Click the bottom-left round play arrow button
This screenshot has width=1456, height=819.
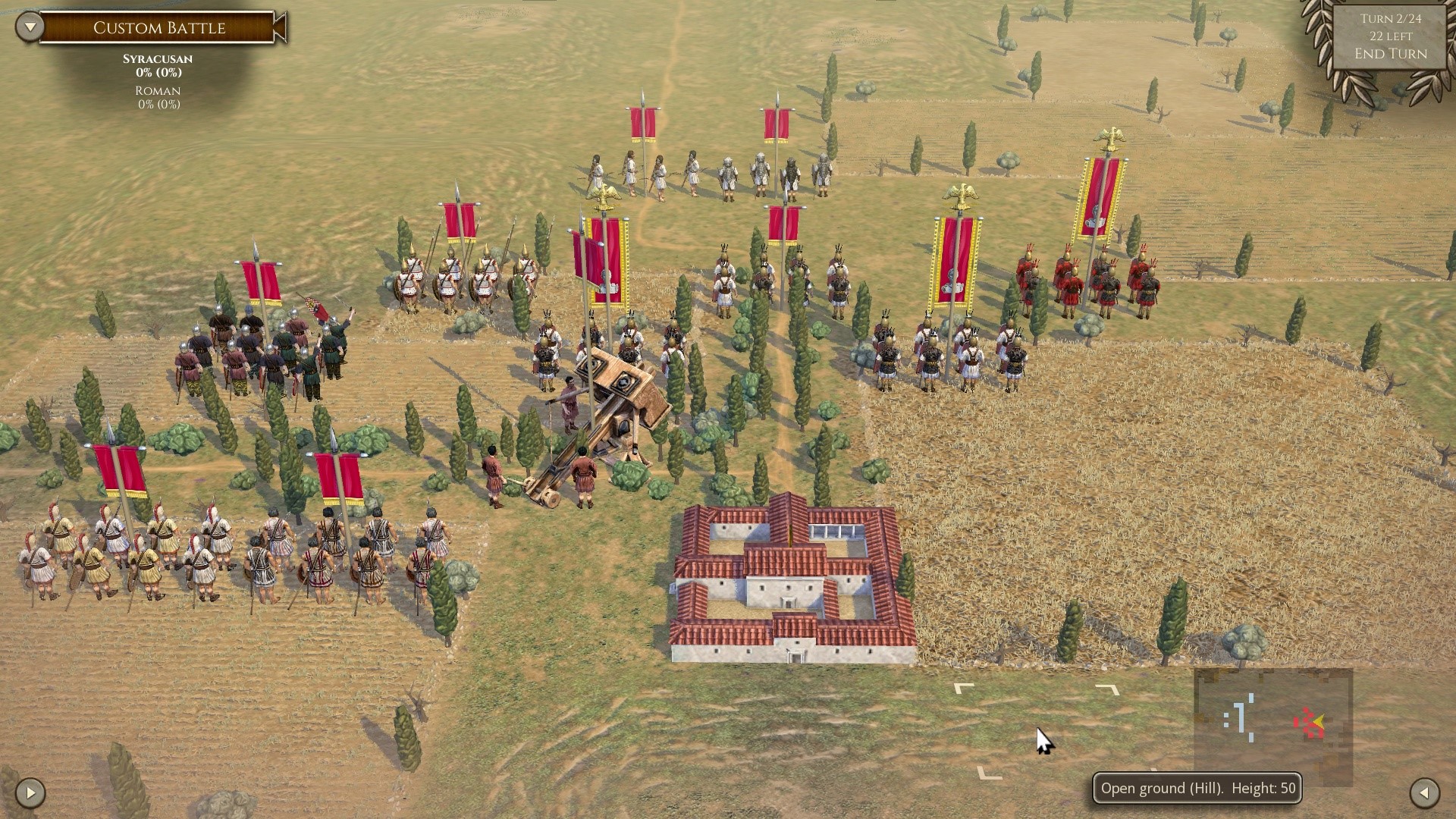click(30, 793)
